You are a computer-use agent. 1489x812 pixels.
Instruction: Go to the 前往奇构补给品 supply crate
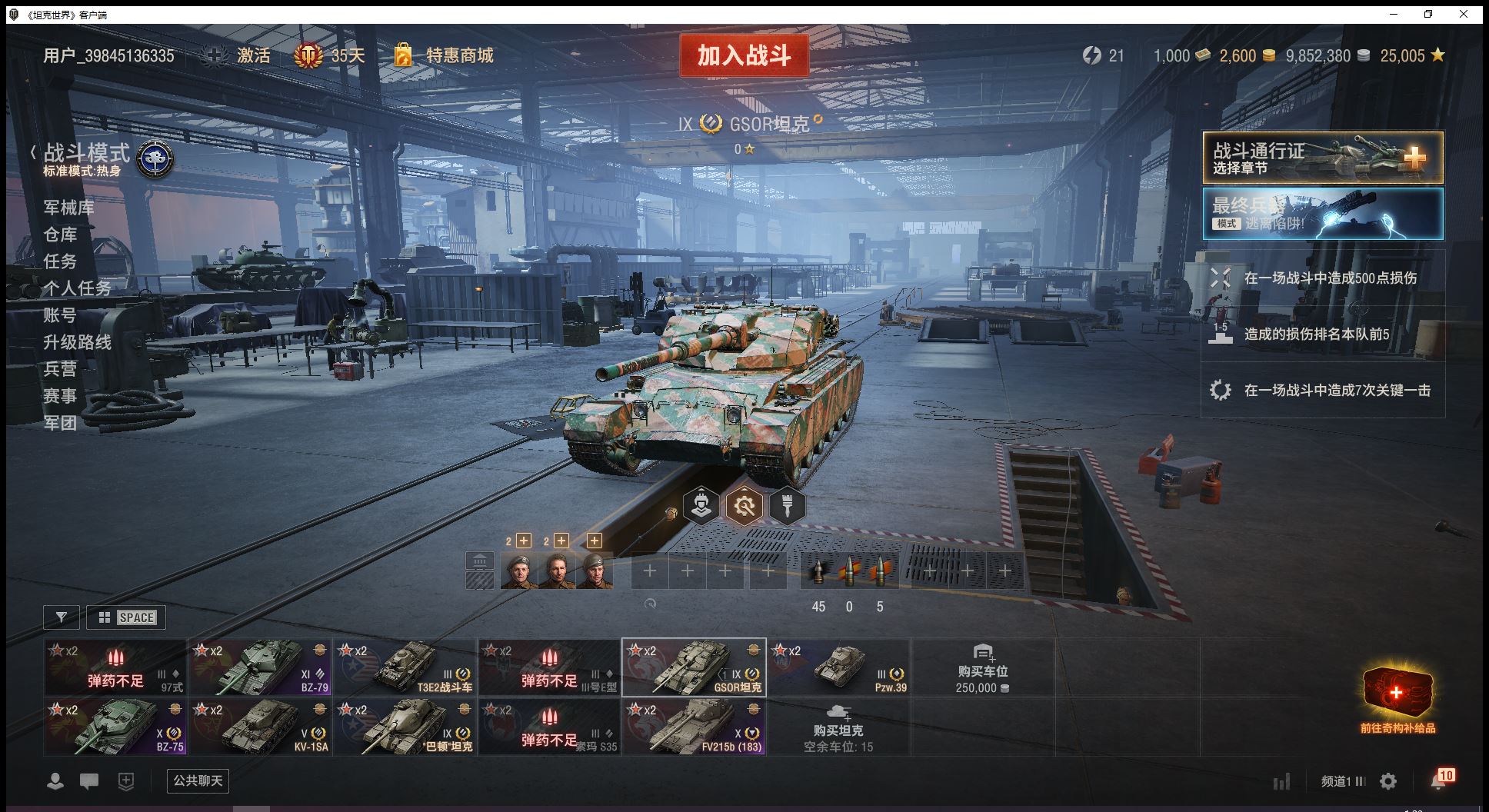coord(1397,700)
